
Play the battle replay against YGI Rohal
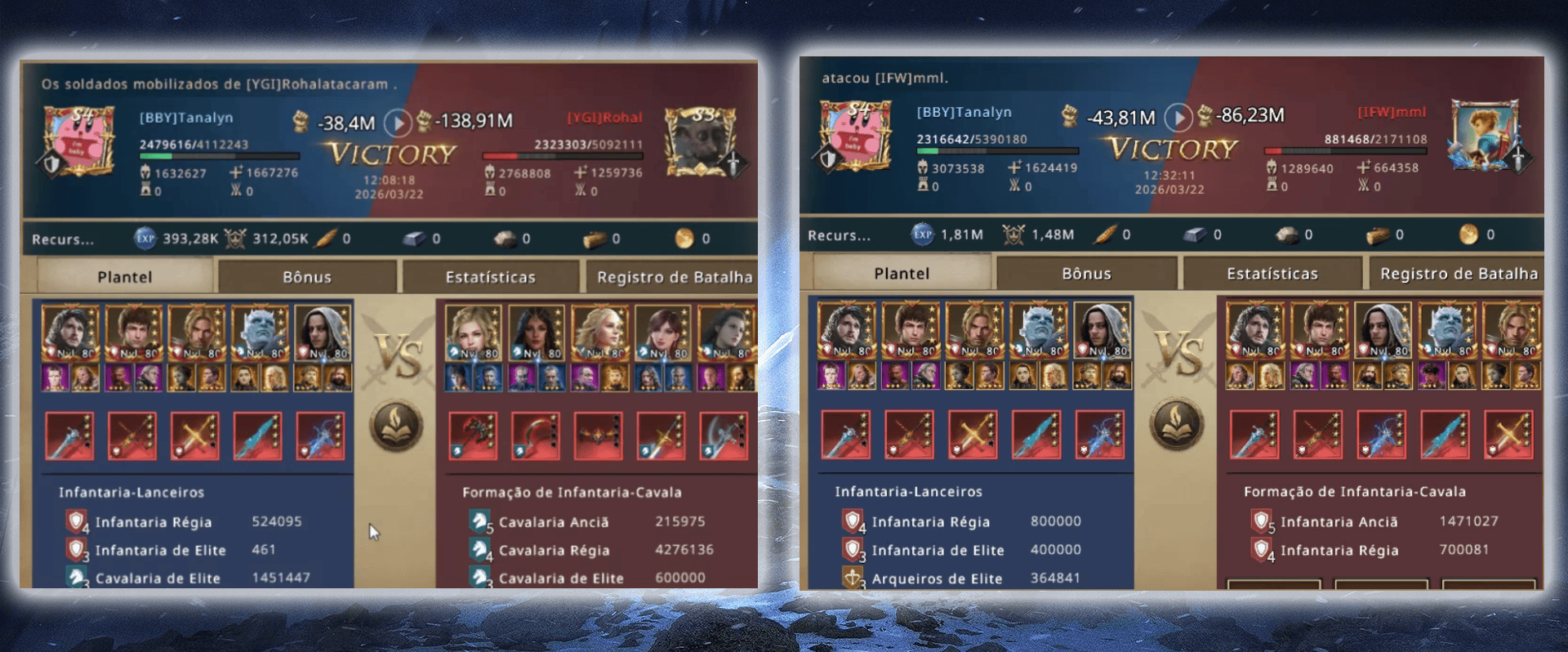coord(398,123)
